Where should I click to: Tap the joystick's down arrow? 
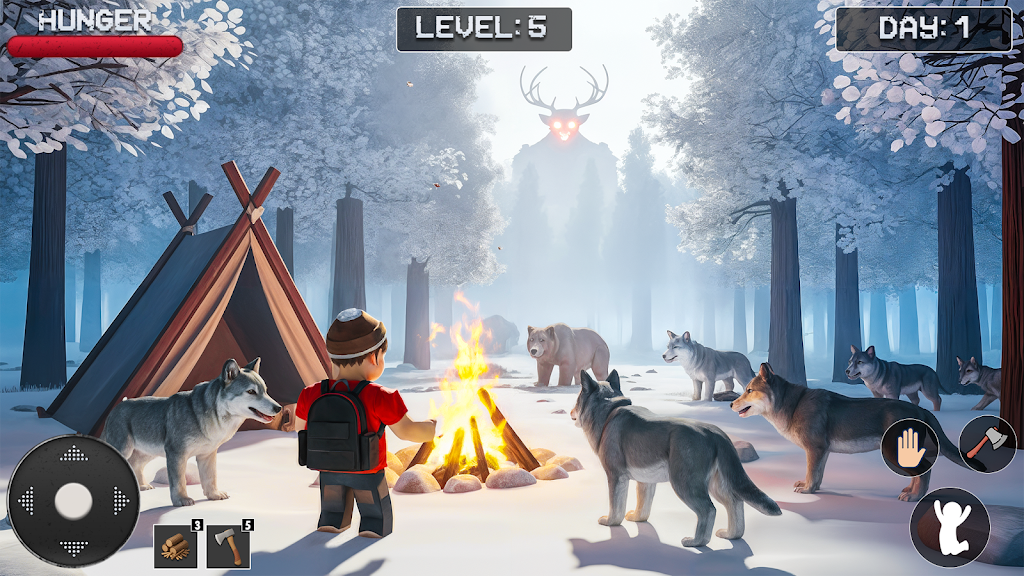[73, 547]
